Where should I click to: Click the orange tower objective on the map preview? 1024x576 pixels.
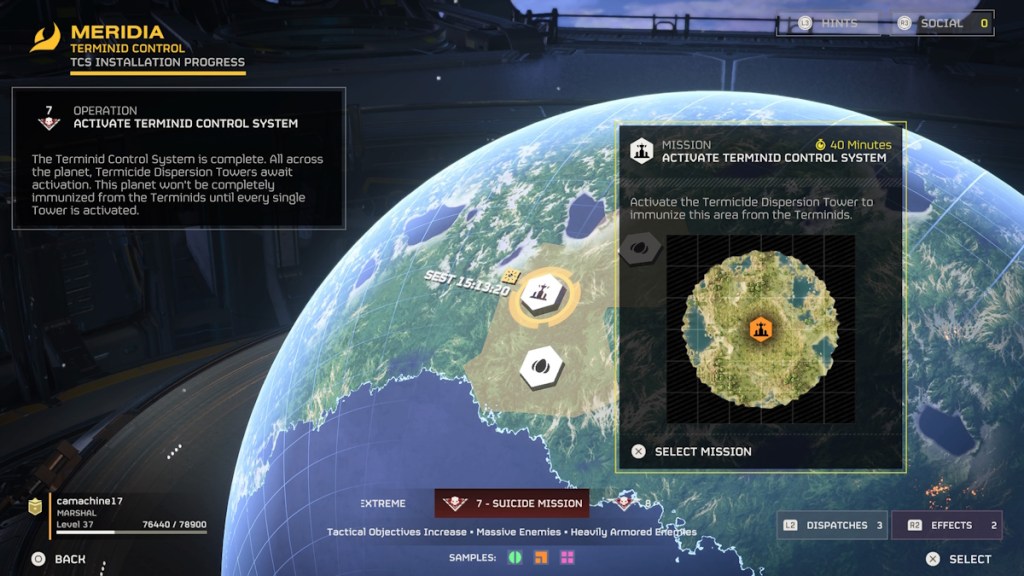(760, 328)
